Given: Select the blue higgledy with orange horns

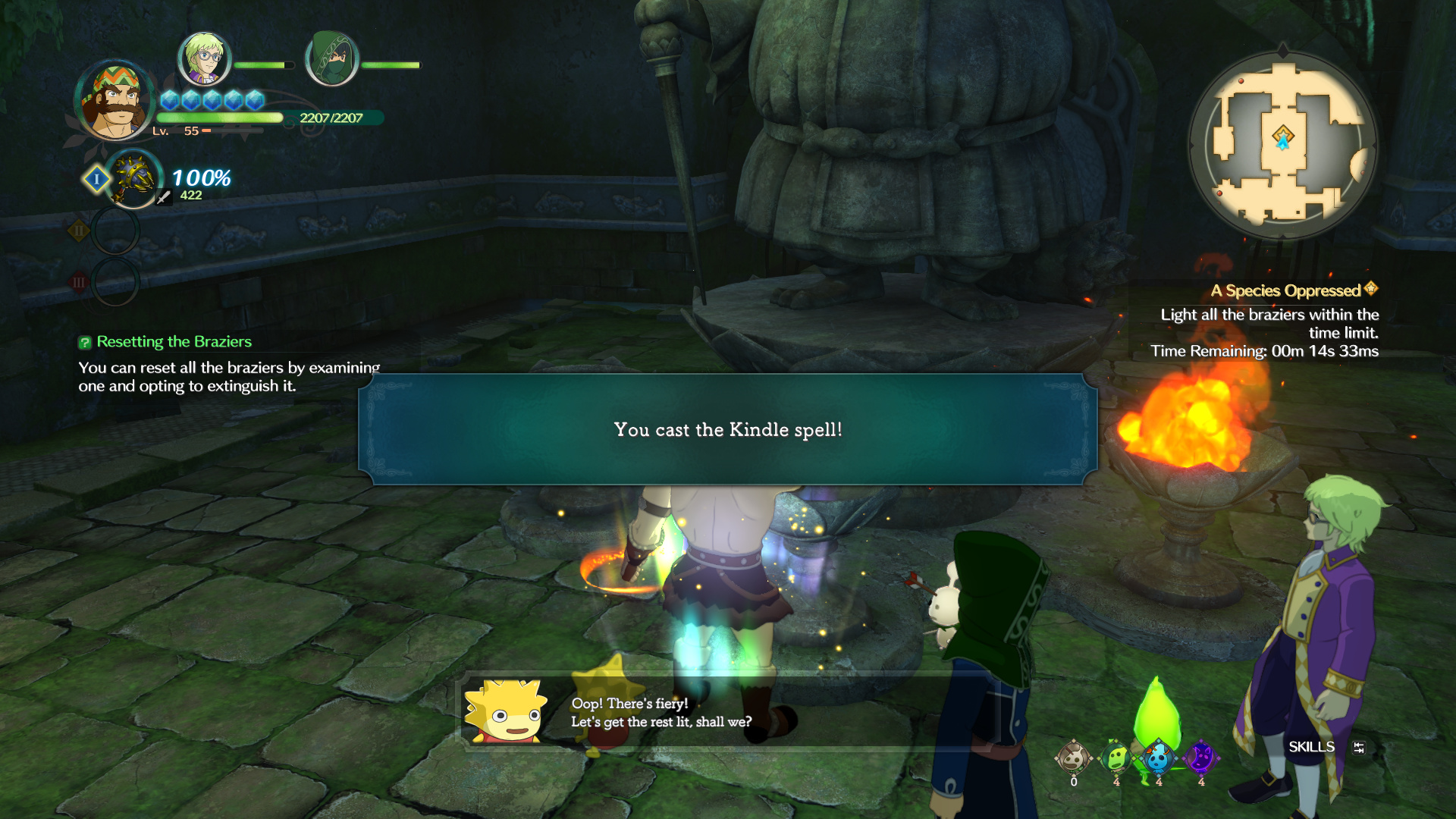Looking at the screenshot, I should [1158, 758].
